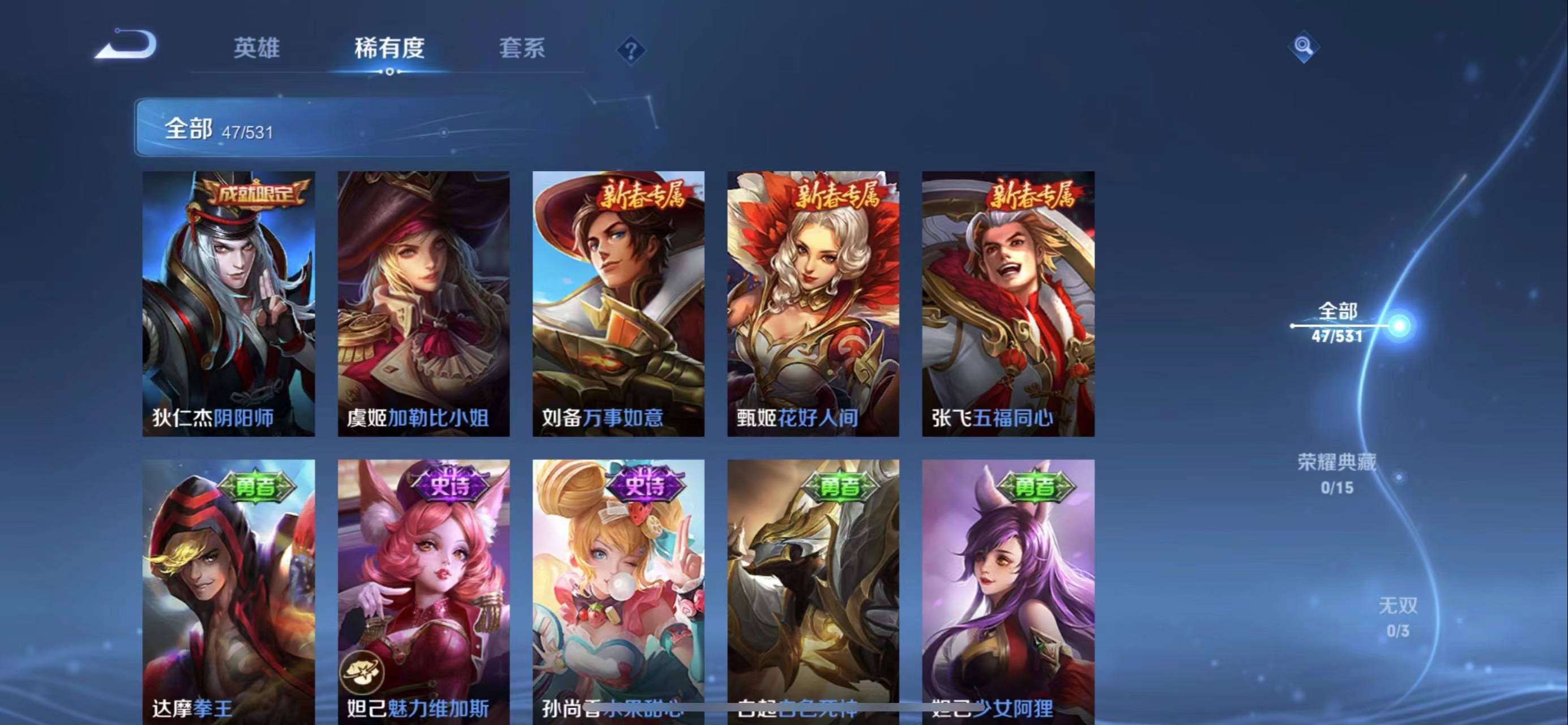Open the 套系 tab
The height and width of the screenshot is (725, 1568).
pos(522,48)
